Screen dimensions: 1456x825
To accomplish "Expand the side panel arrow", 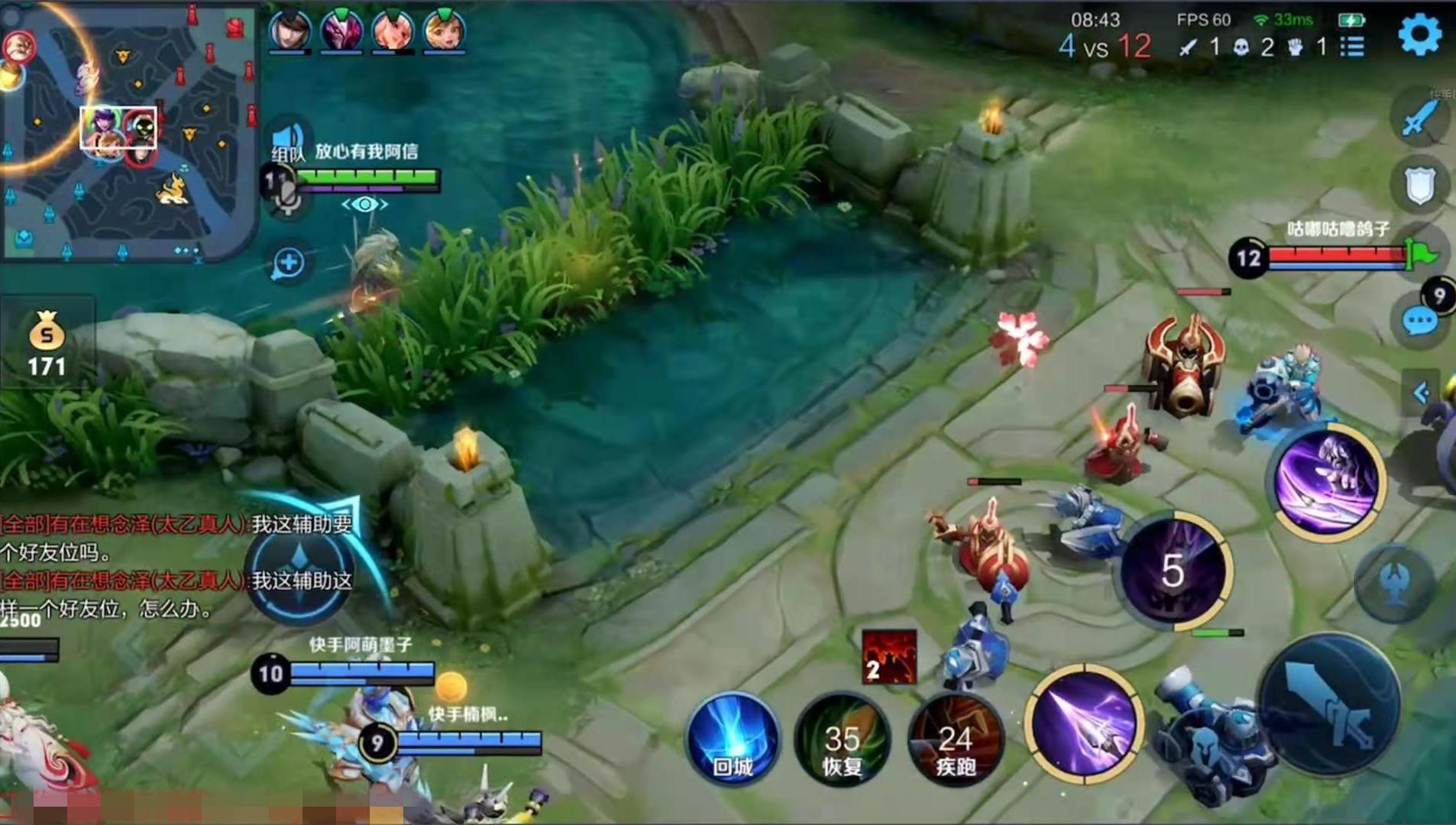I will coord(1421,393).
